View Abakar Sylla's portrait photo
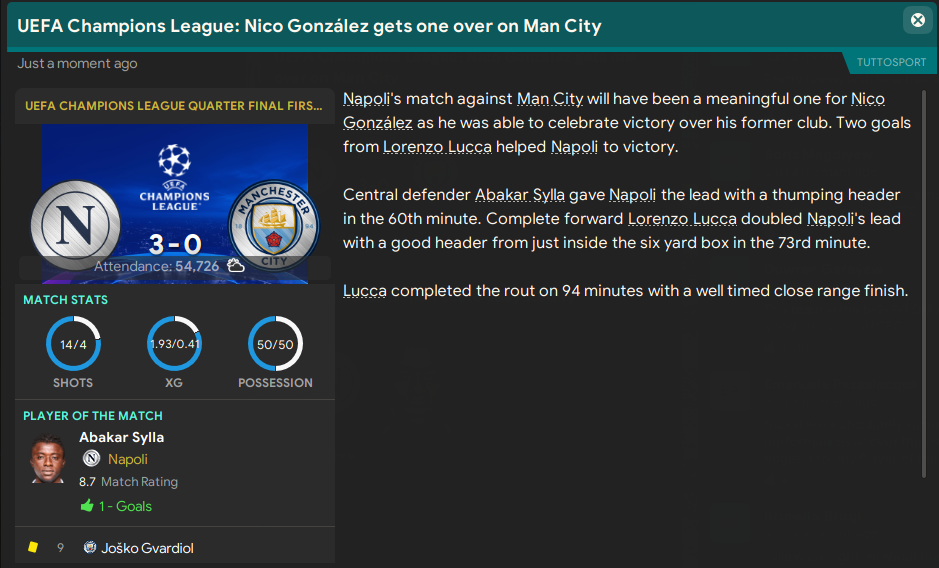939x568 pixels. tap(48, 461)
